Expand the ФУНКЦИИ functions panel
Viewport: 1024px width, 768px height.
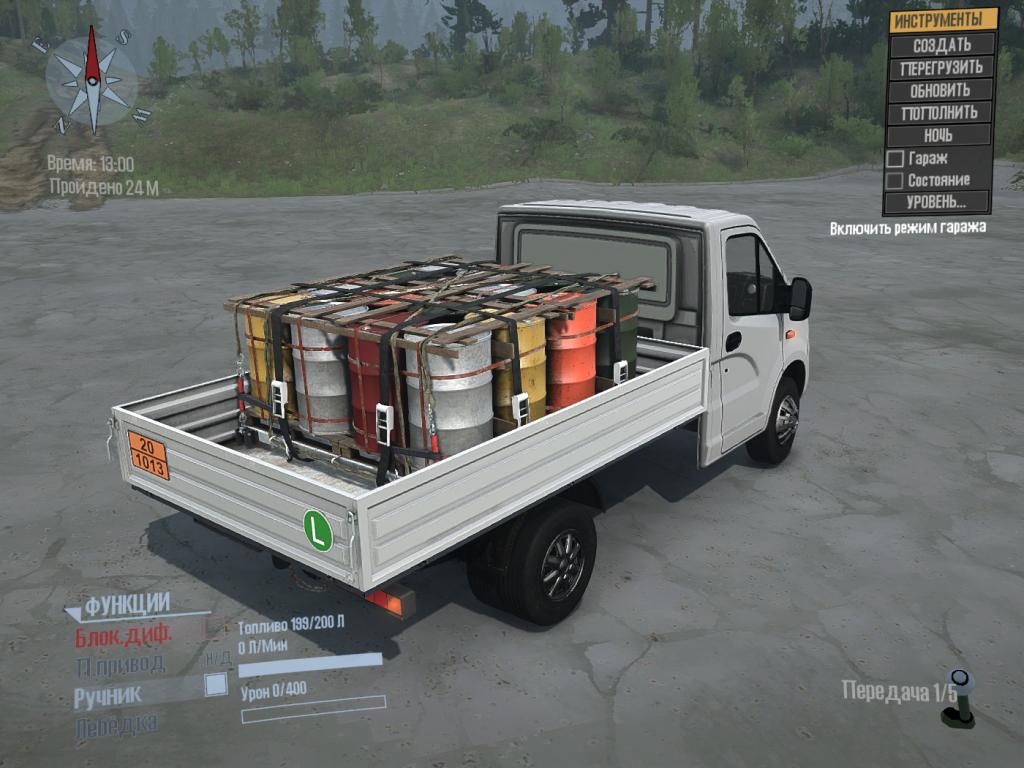(126, 605)
